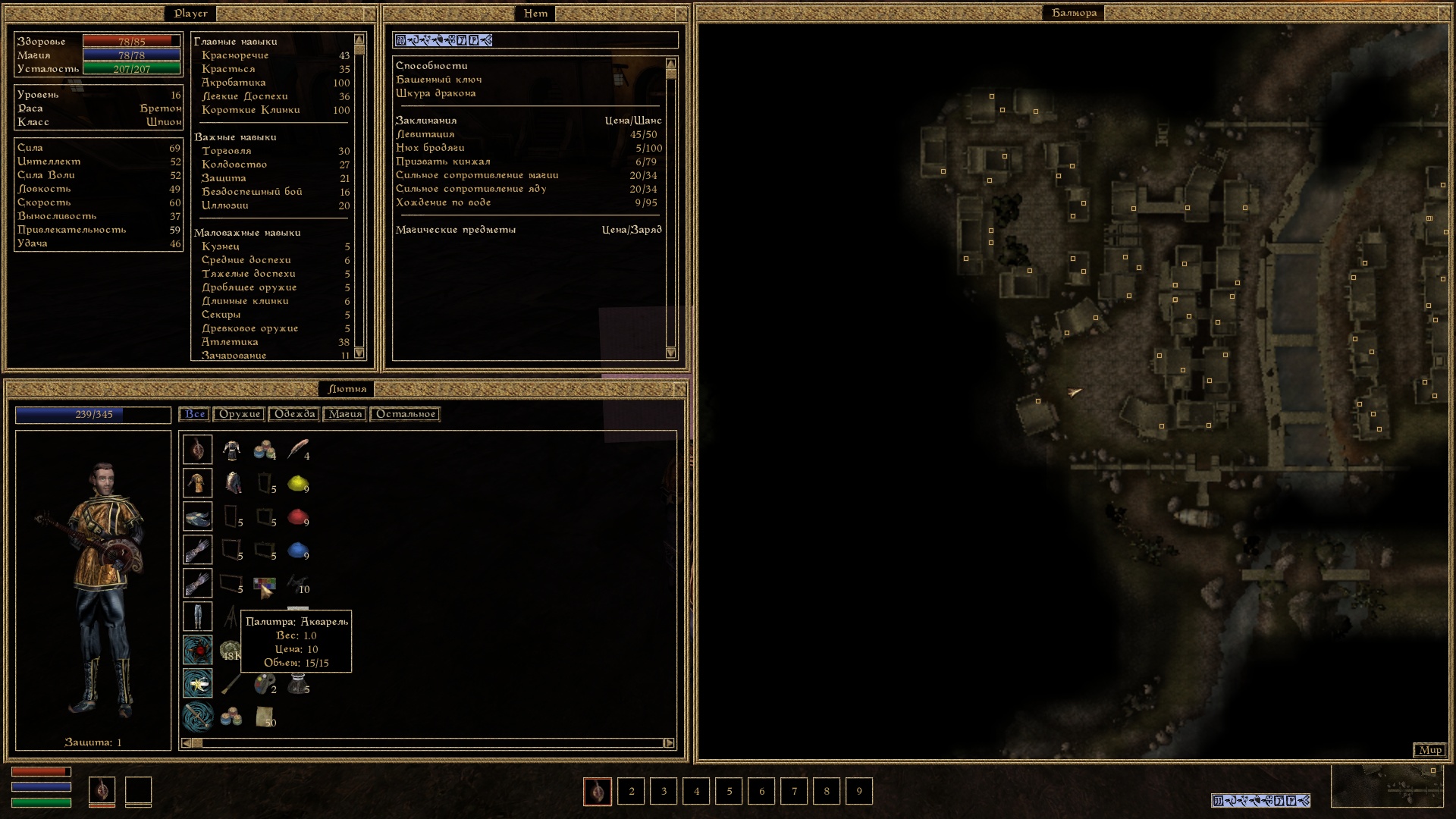Select the feather quill item stack
The image size is (1456, 819).
(297, 450)
